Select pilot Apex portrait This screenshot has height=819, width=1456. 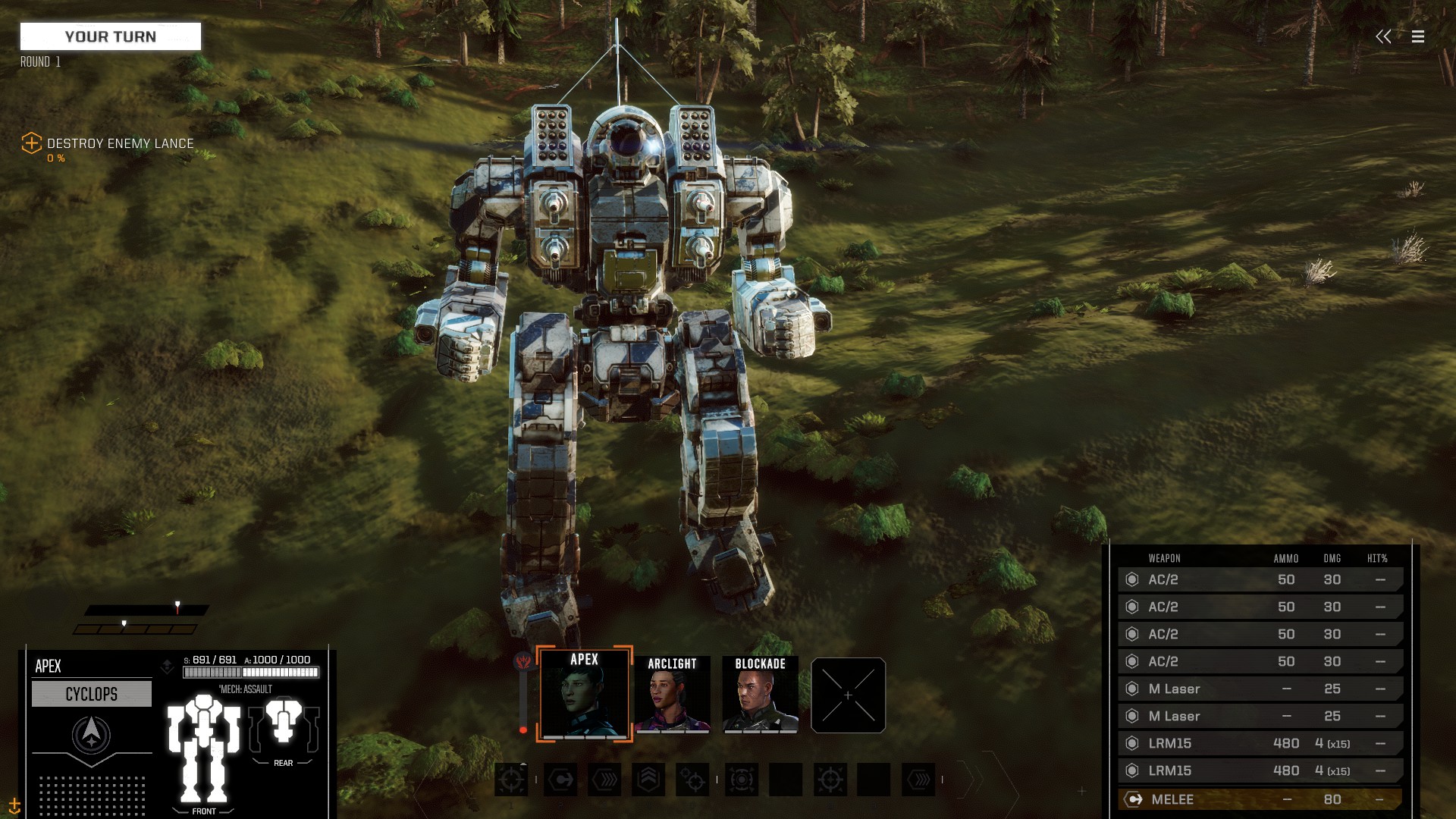(x=584, y=694)
